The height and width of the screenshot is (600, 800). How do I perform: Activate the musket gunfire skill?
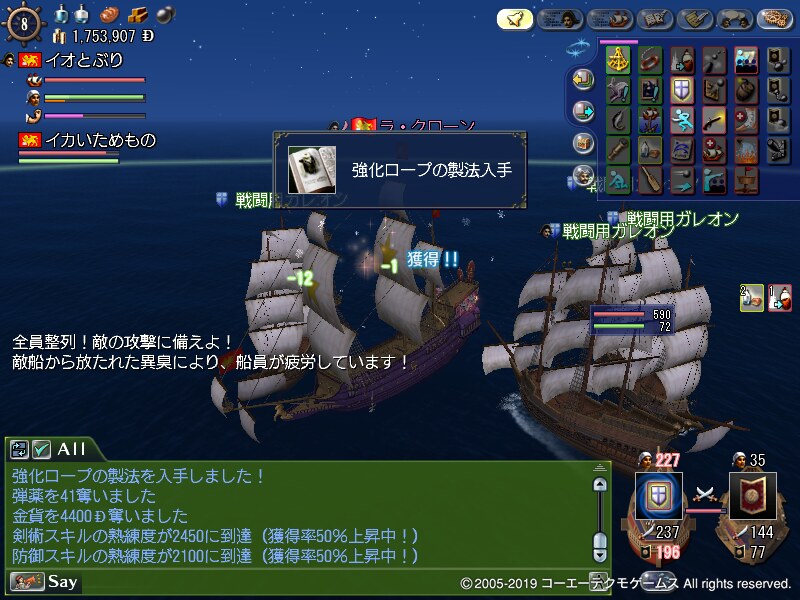point(713,121)
